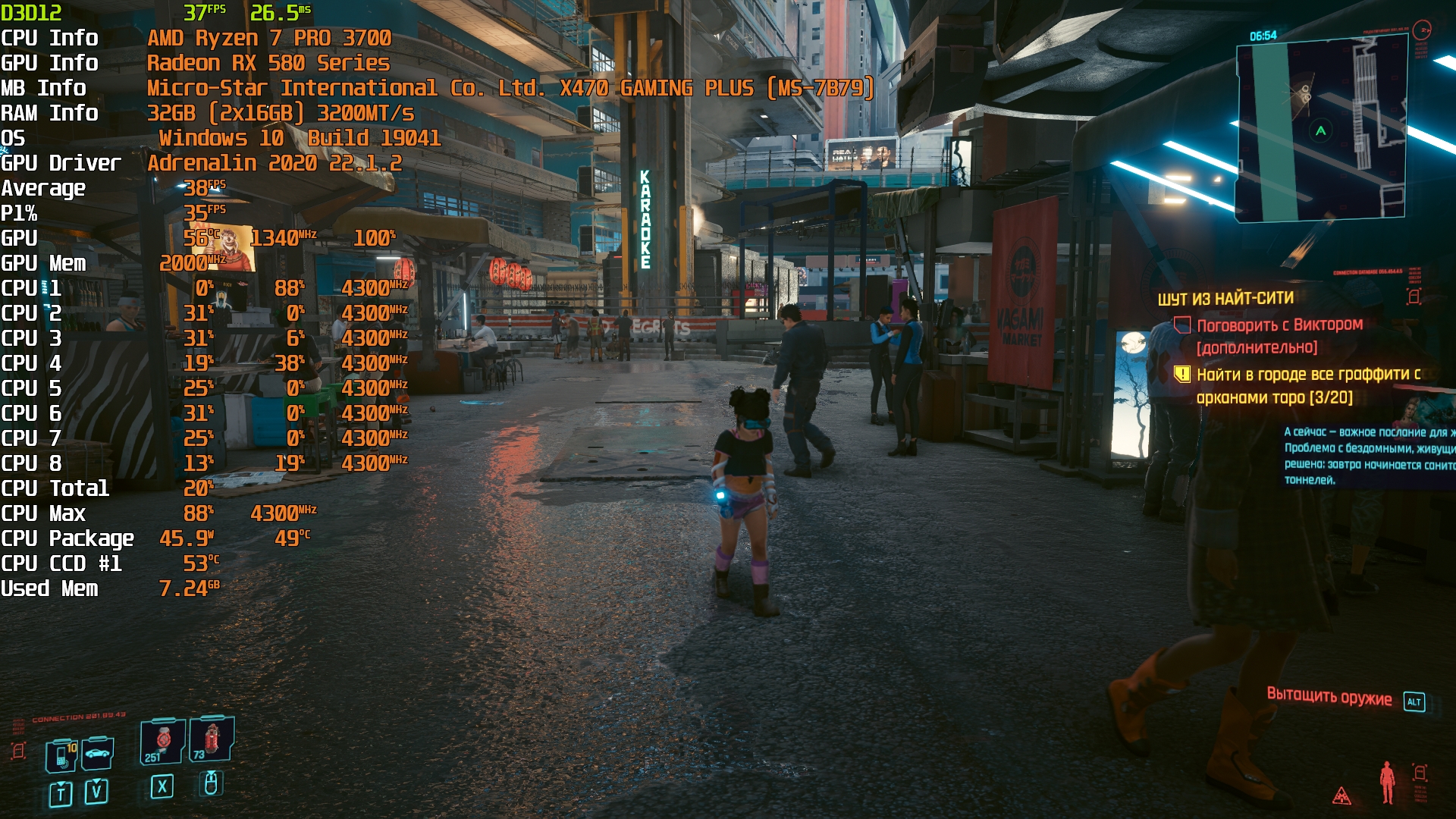This screenshot has width=1456, height=819.
Task: Choose the "Поговорить с Виктором" optional objective
Action: (1279, 325)
